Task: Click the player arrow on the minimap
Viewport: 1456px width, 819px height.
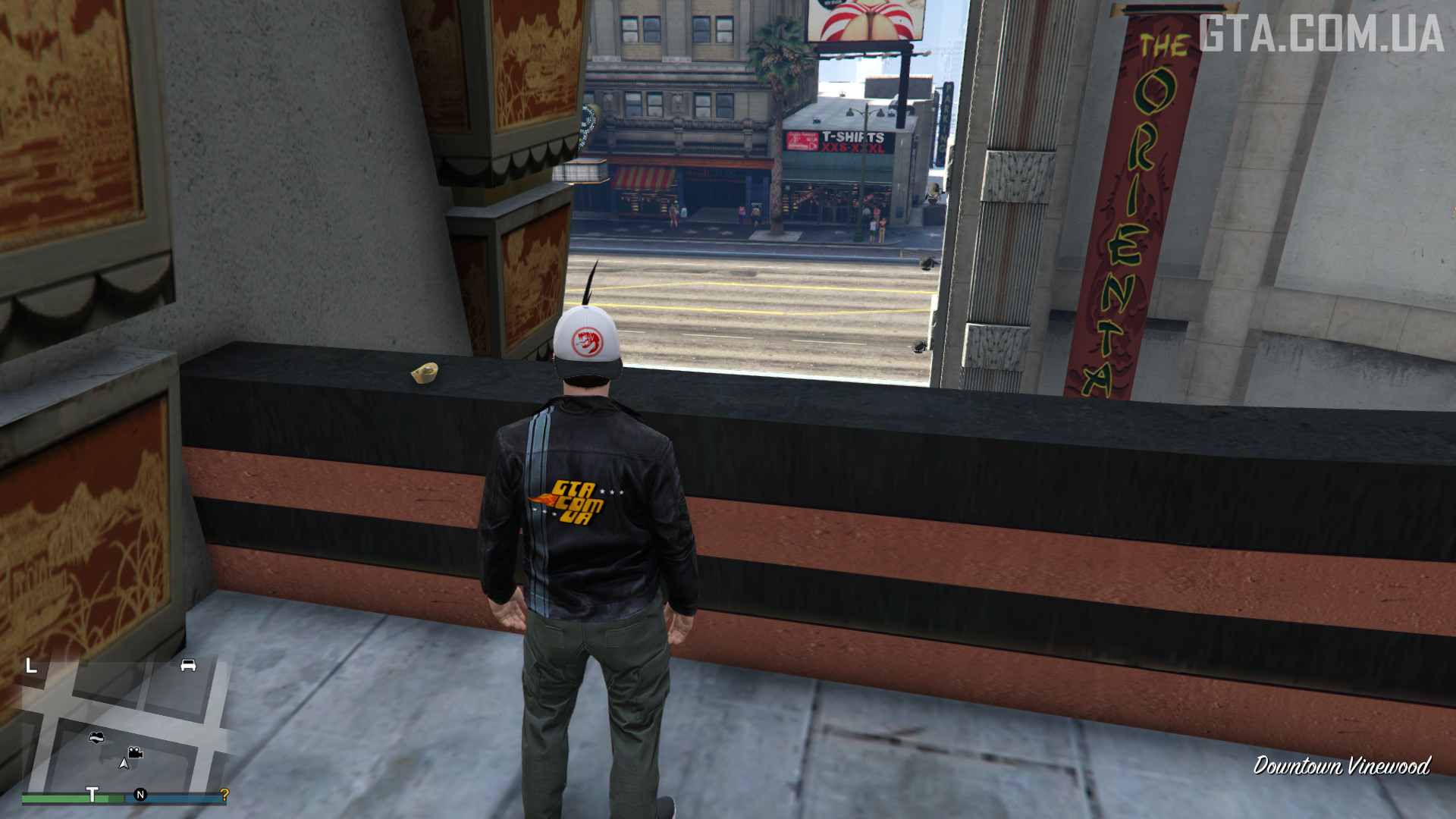Action: (x=124, y=763)
